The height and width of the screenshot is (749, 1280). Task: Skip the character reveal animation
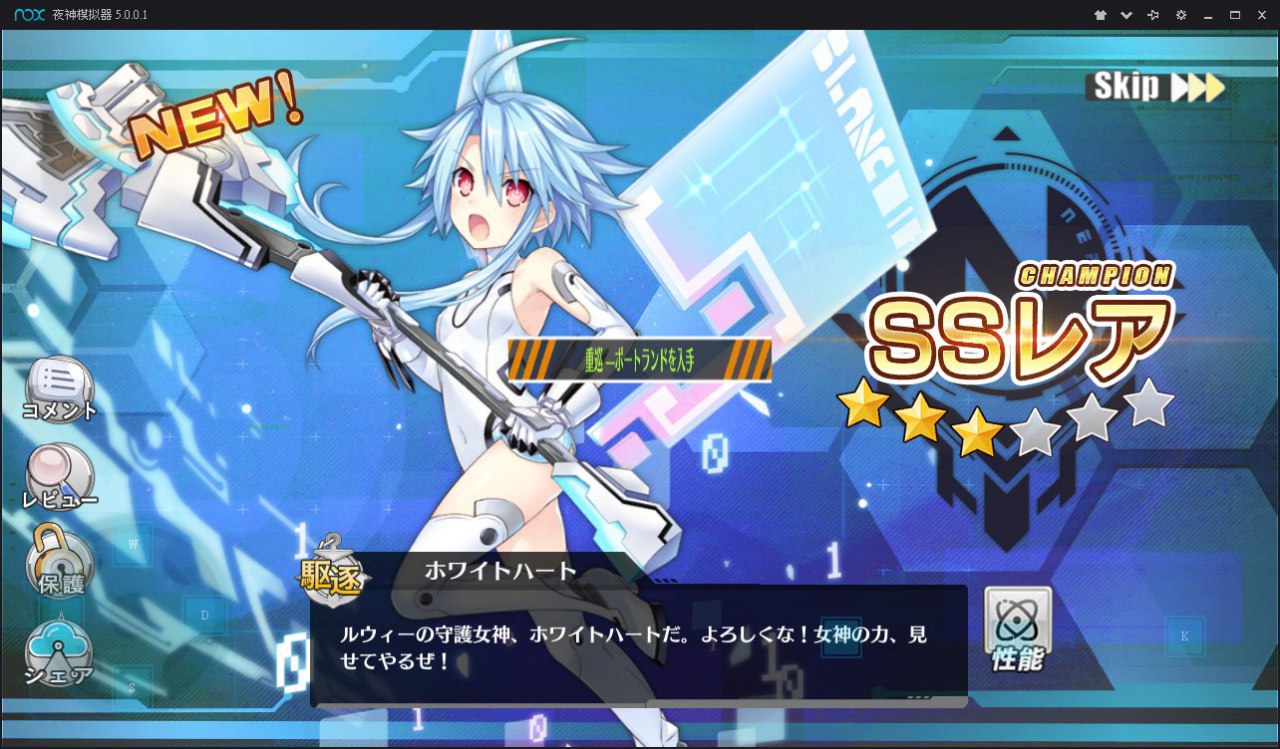pos(1155,87)
